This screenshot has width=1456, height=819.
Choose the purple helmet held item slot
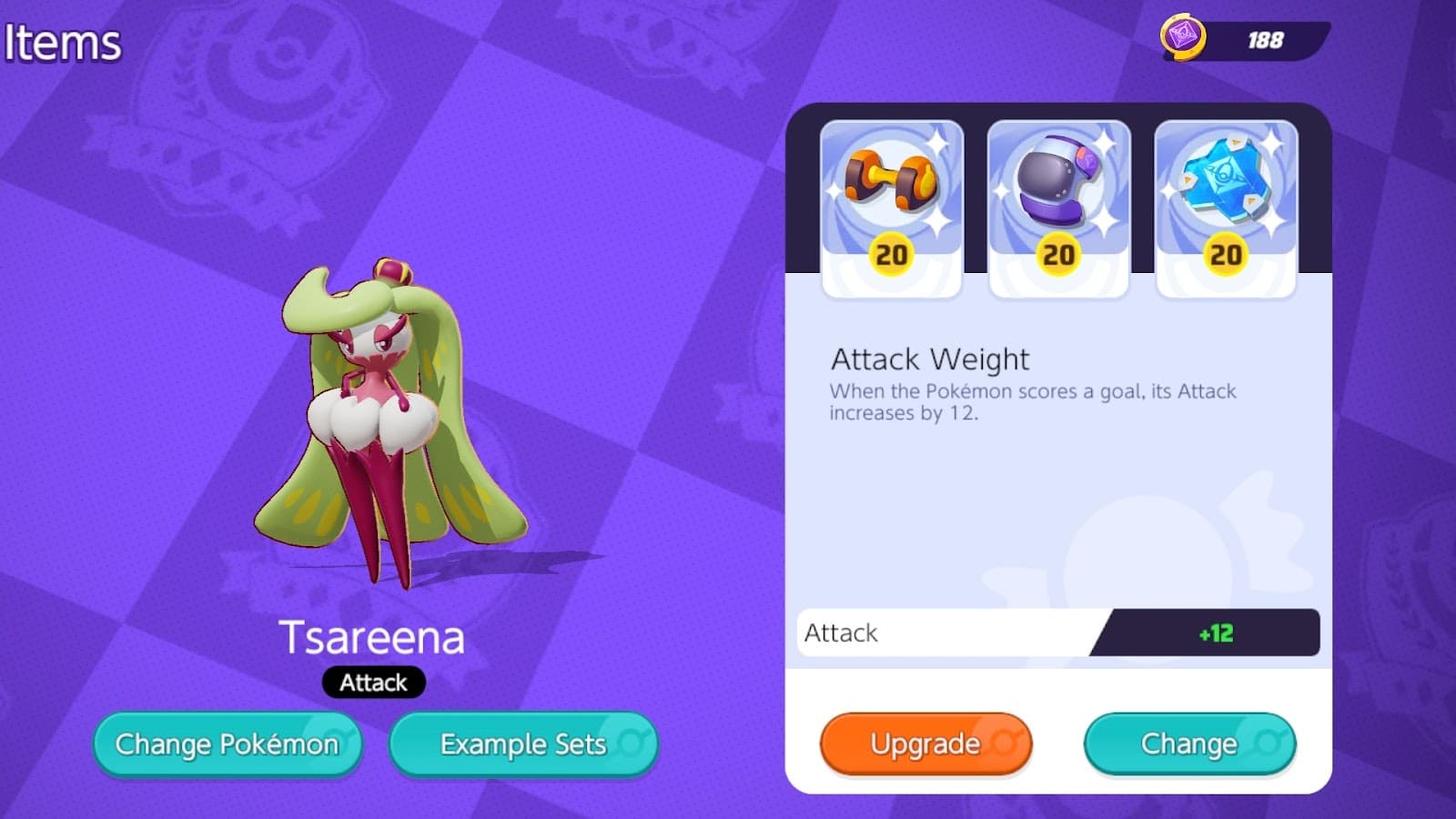tap(1058, 207)
